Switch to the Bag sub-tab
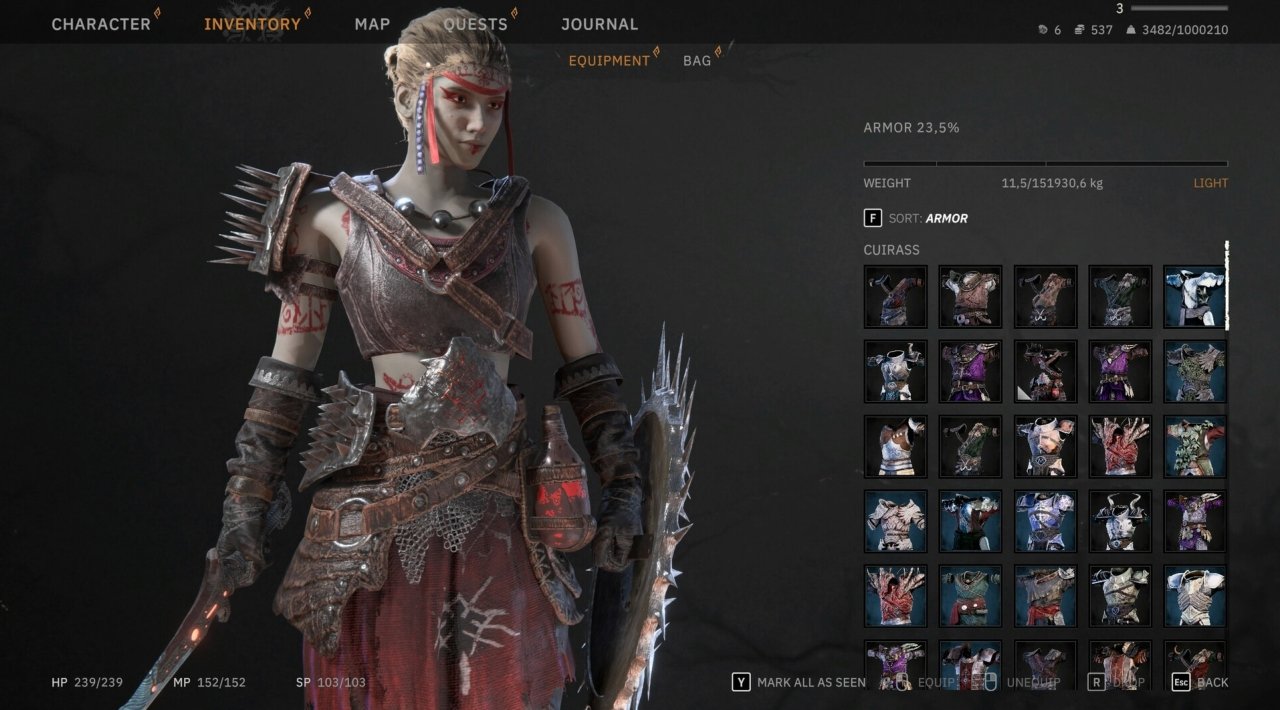Screen dimensions: 1280x710 point(697,61)
